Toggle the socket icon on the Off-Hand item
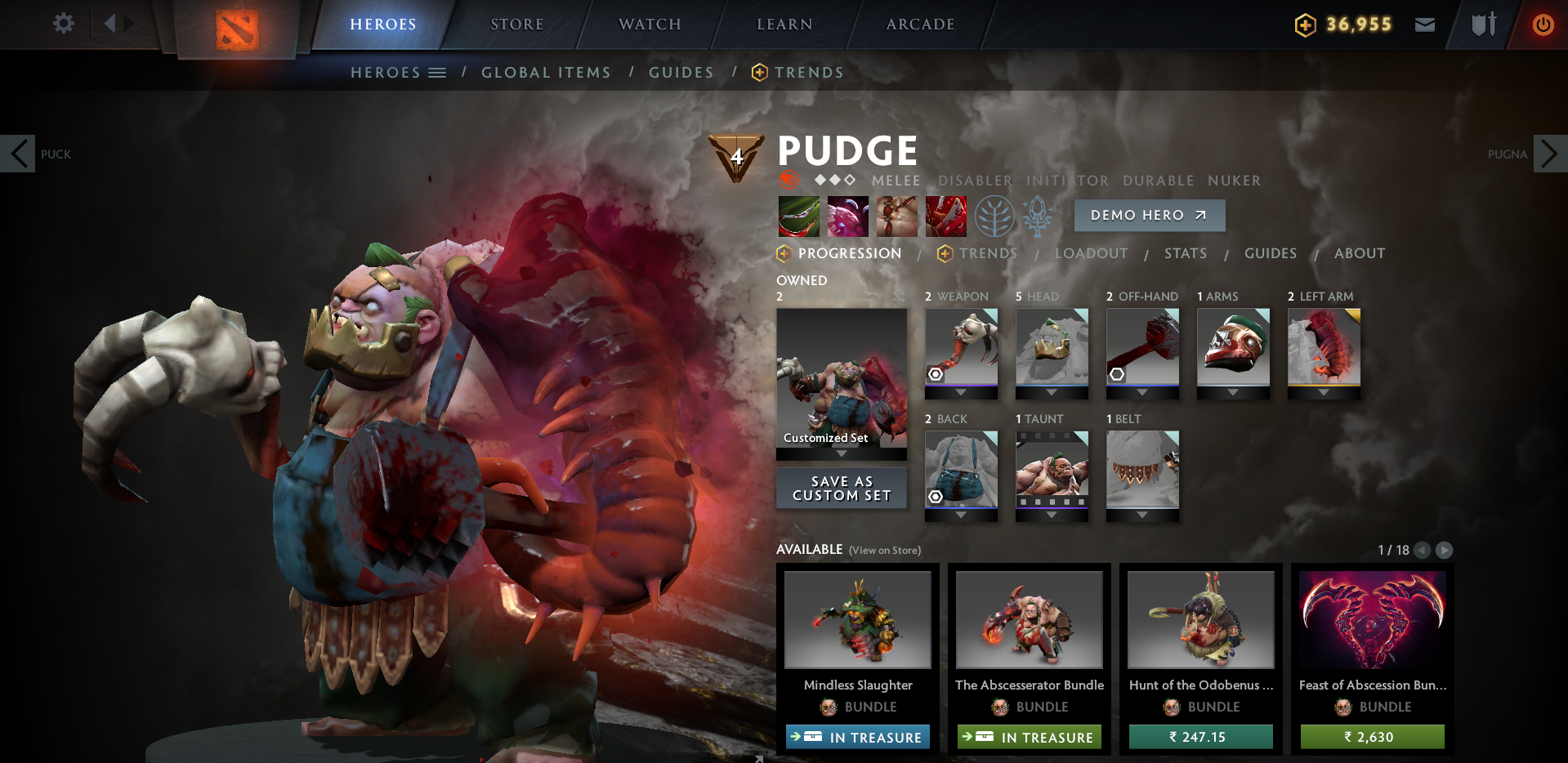 [1117, 374]
